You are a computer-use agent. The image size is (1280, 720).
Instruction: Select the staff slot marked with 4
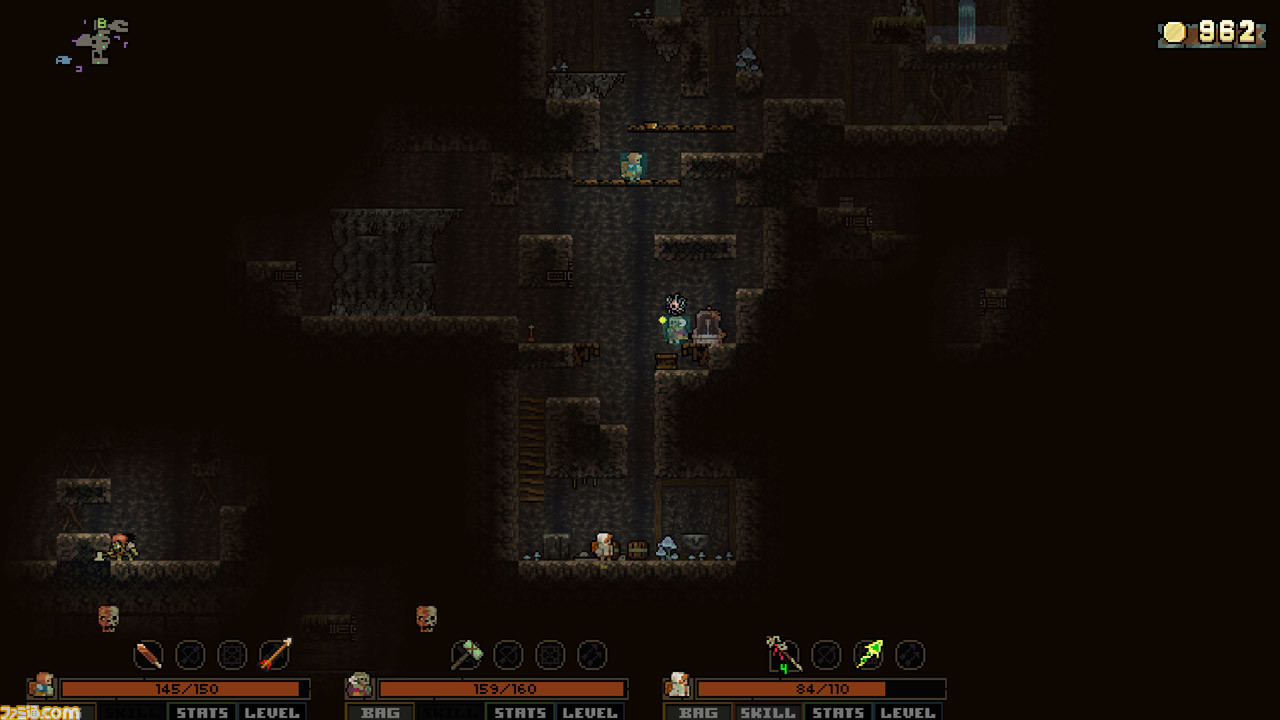(x=783, y=655)
